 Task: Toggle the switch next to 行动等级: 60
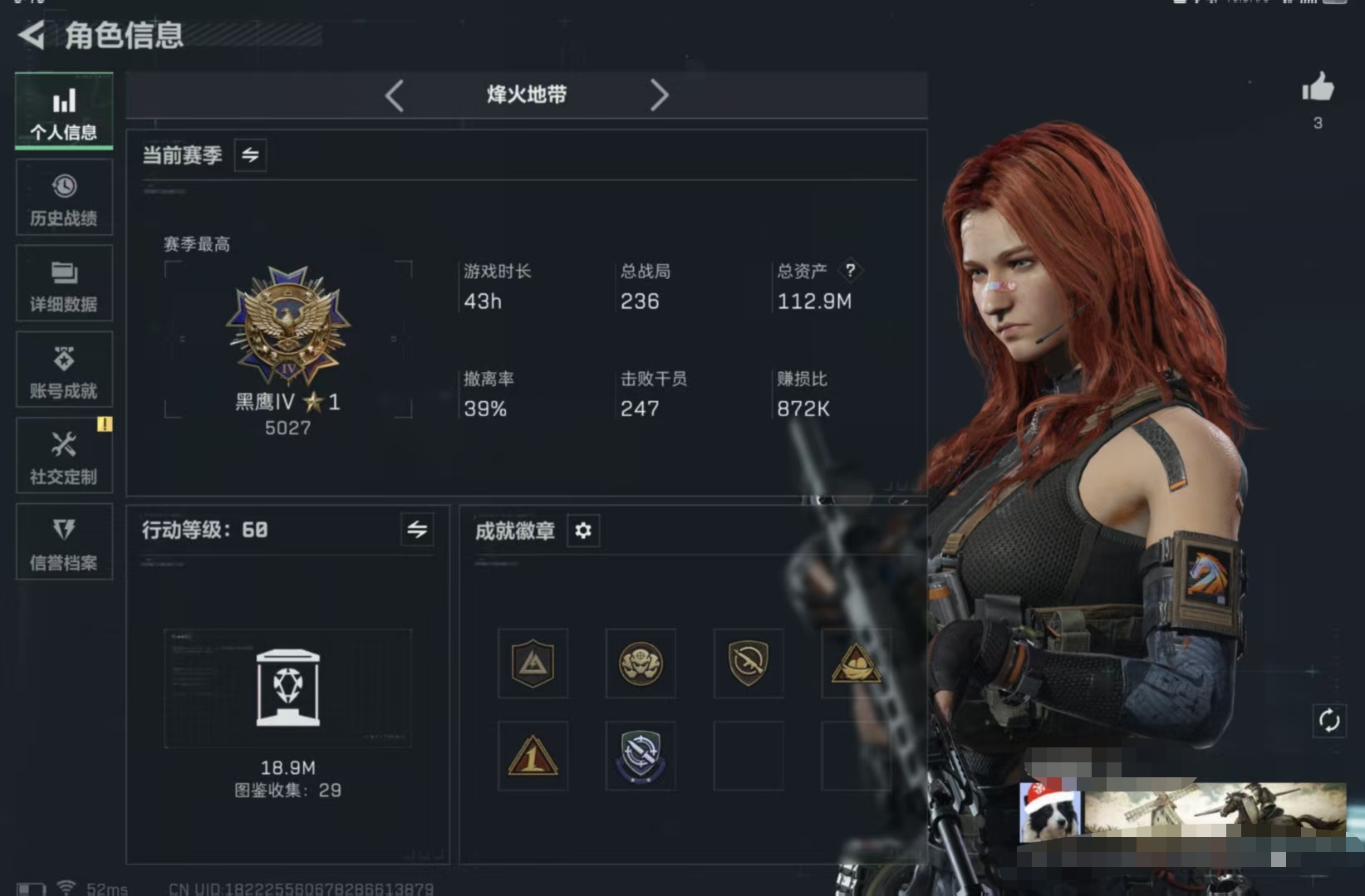[419, 530]
